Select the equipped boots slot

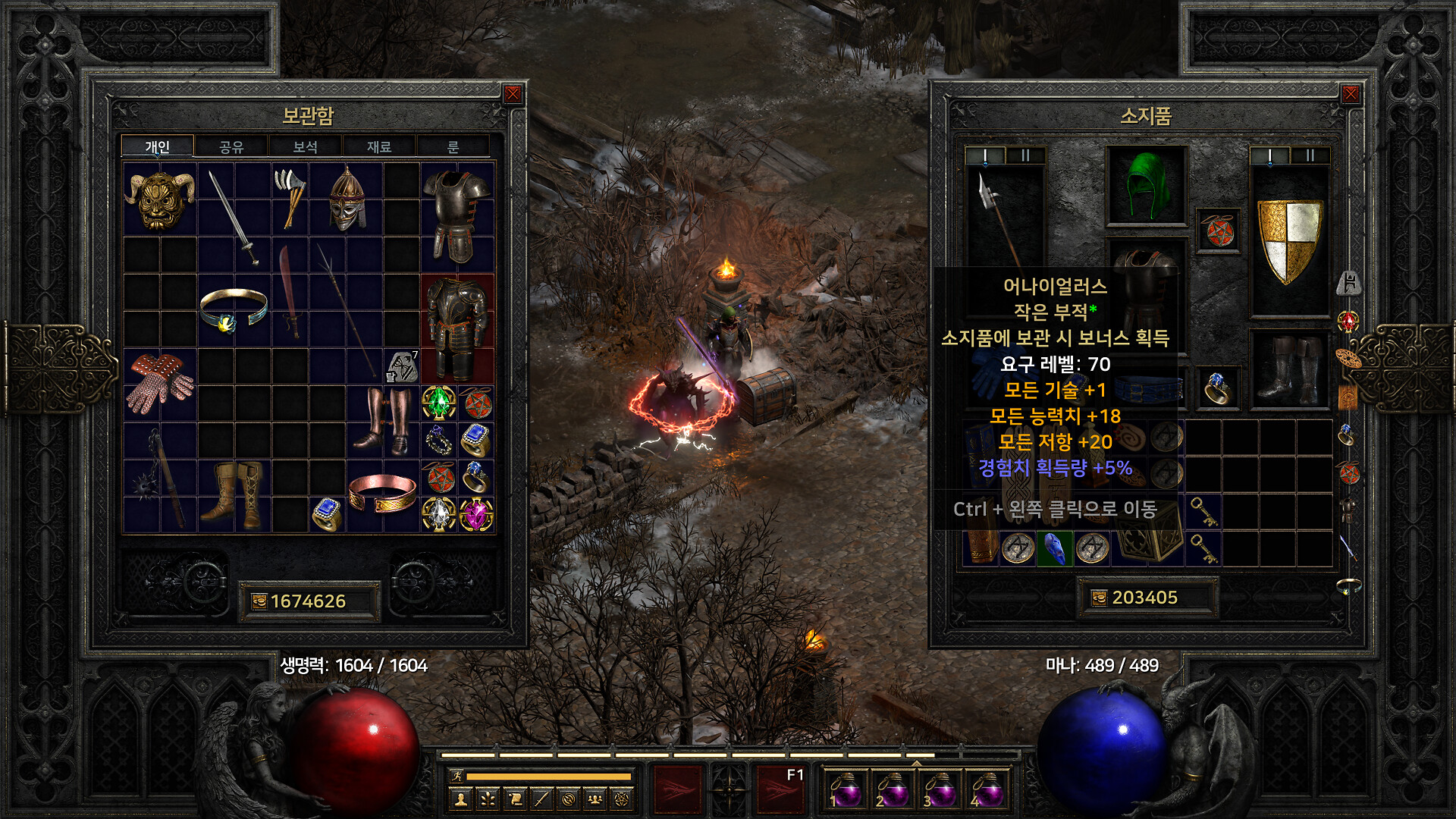1289,369
